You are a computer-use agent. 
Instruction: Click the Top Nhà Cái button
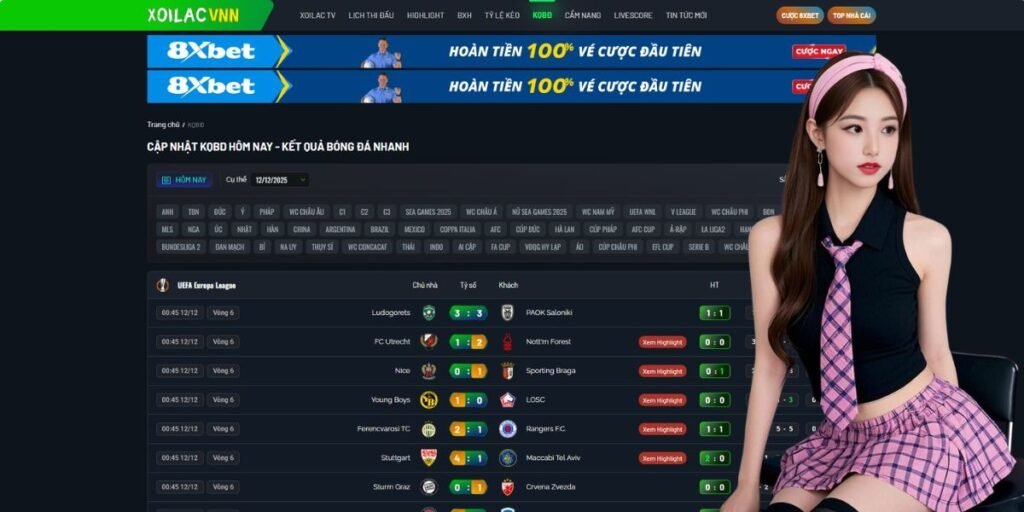point(852,16)
